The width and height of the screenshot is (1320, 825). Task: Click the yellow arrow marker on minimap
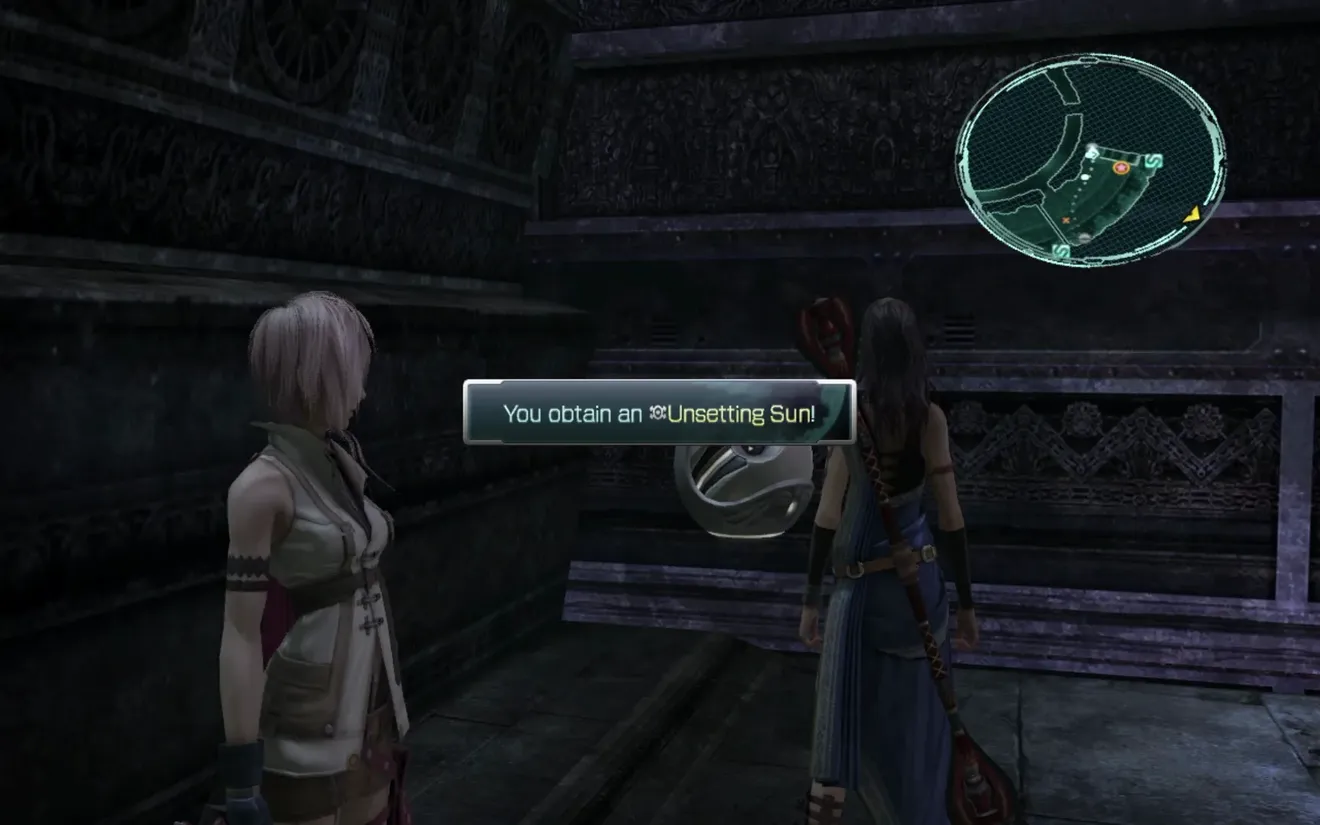pyautogui.click(x=1191, y=215)
